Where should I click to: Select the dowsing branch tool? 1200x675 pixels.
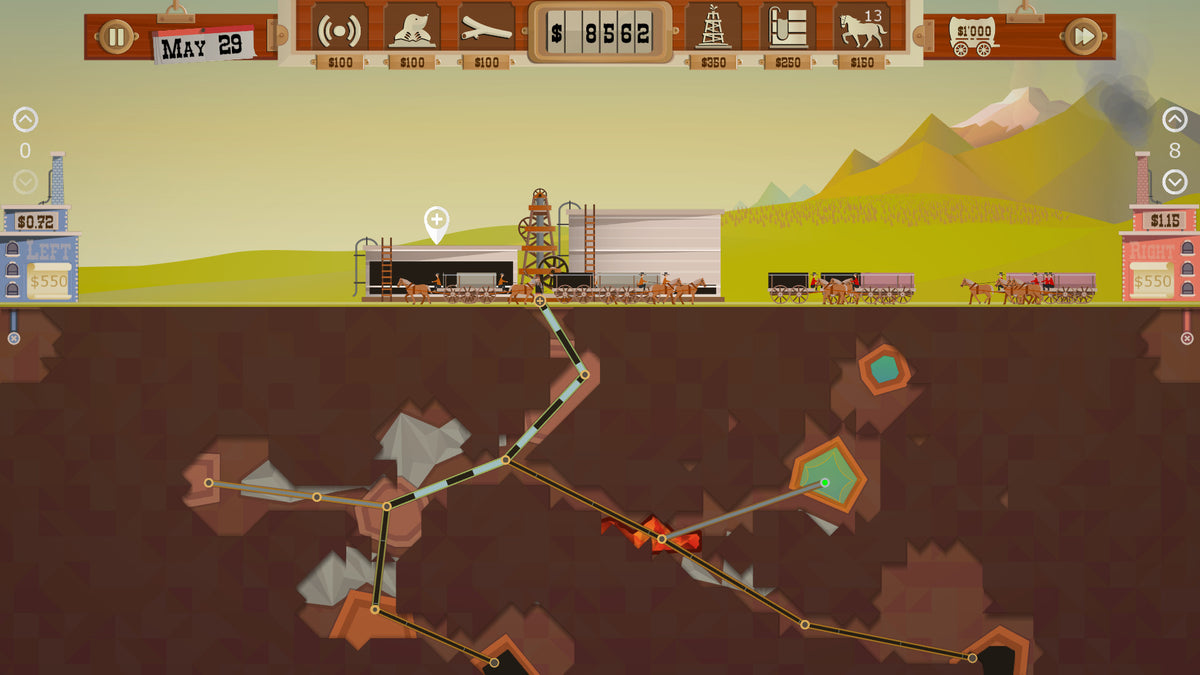coord(486,29)
